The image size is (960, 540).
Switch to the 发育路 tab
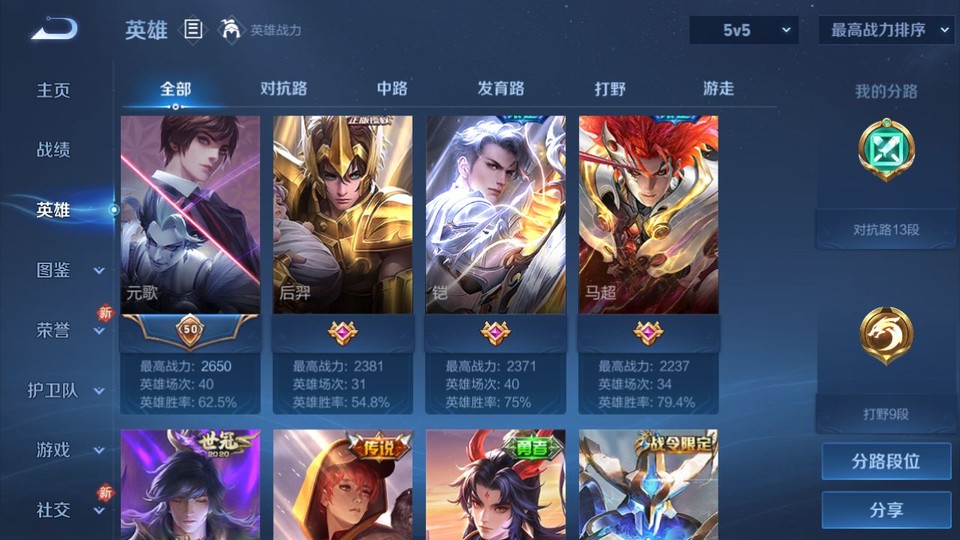(x=501, y=88)
